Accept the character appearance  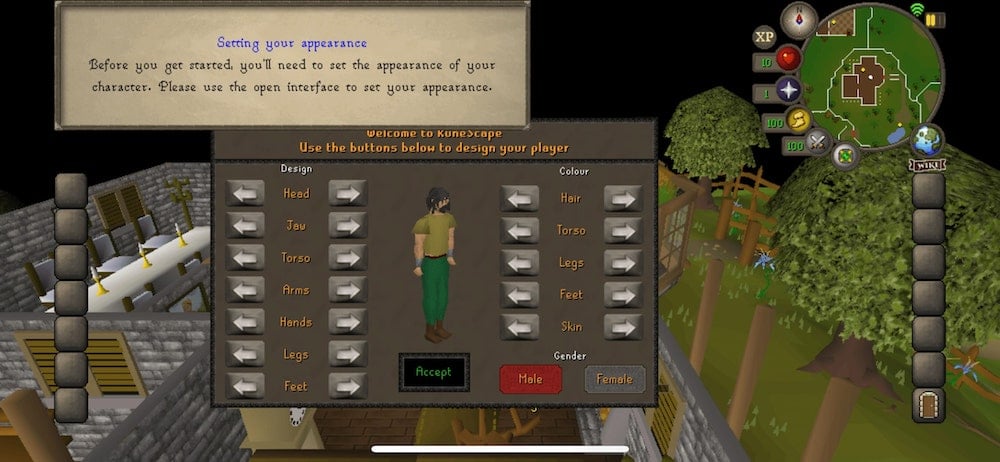click(x=433, y=372)
